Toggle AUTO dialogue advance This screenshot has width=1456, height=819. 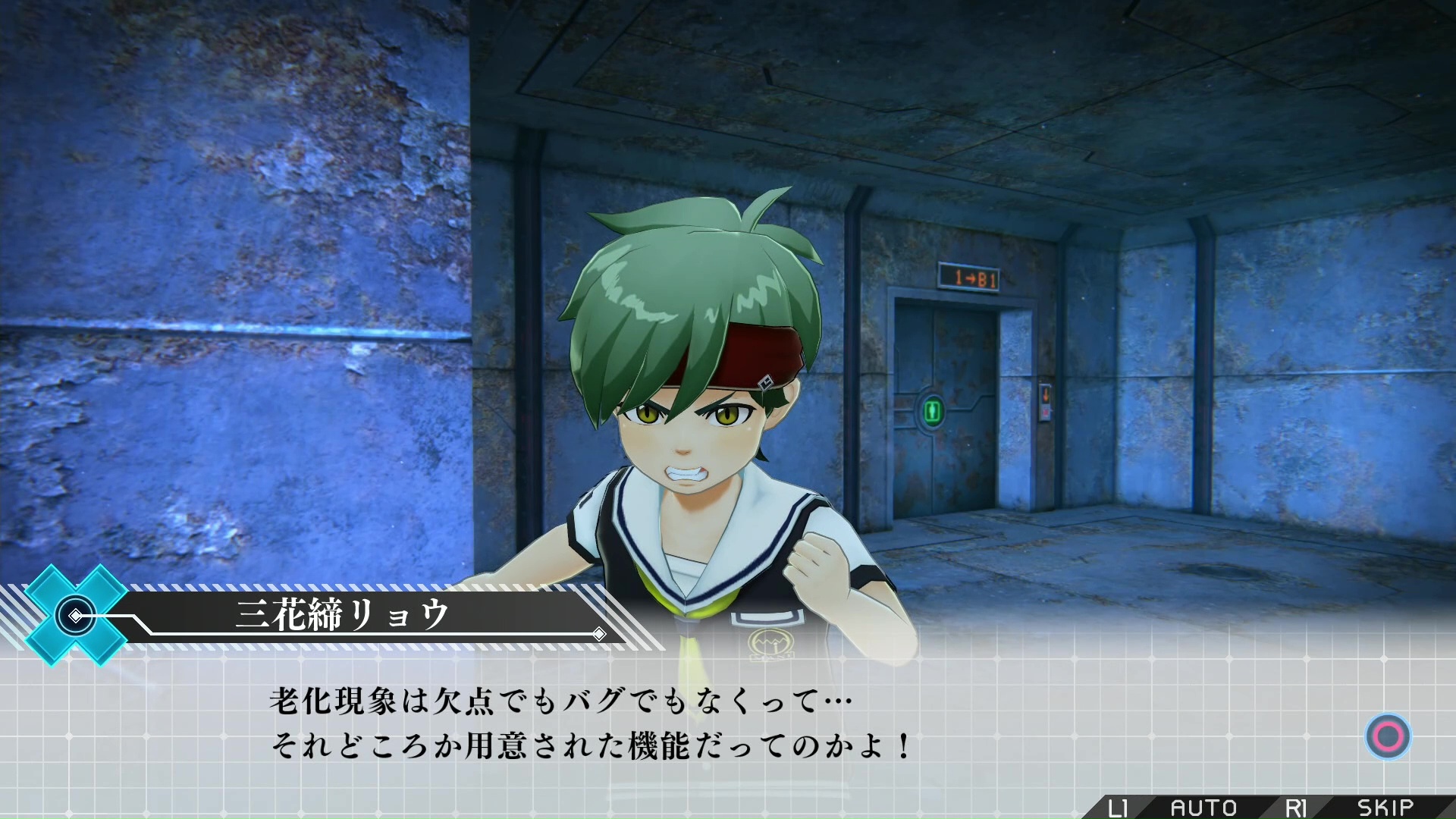pos(1203,808)
